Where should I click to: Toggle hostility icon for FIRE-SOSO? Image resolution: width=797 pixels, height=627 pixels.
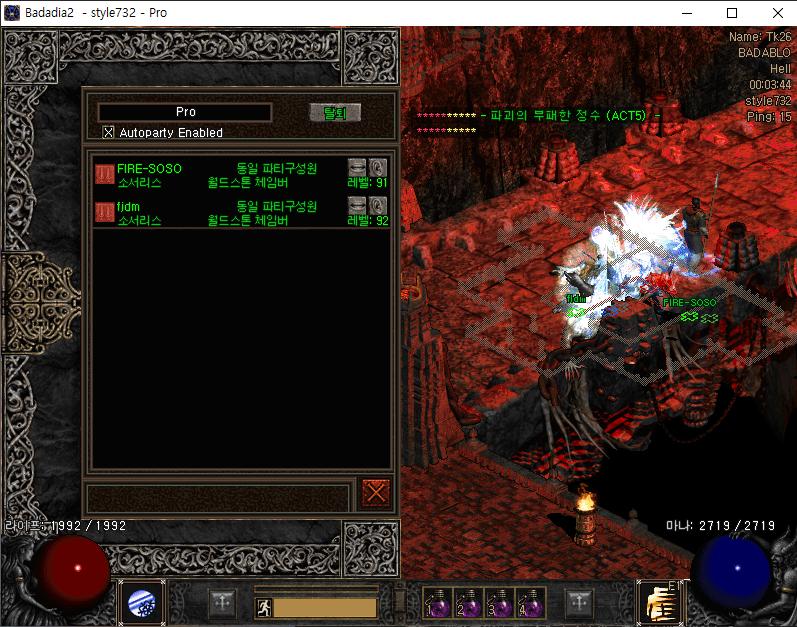(x=104, y=173)
